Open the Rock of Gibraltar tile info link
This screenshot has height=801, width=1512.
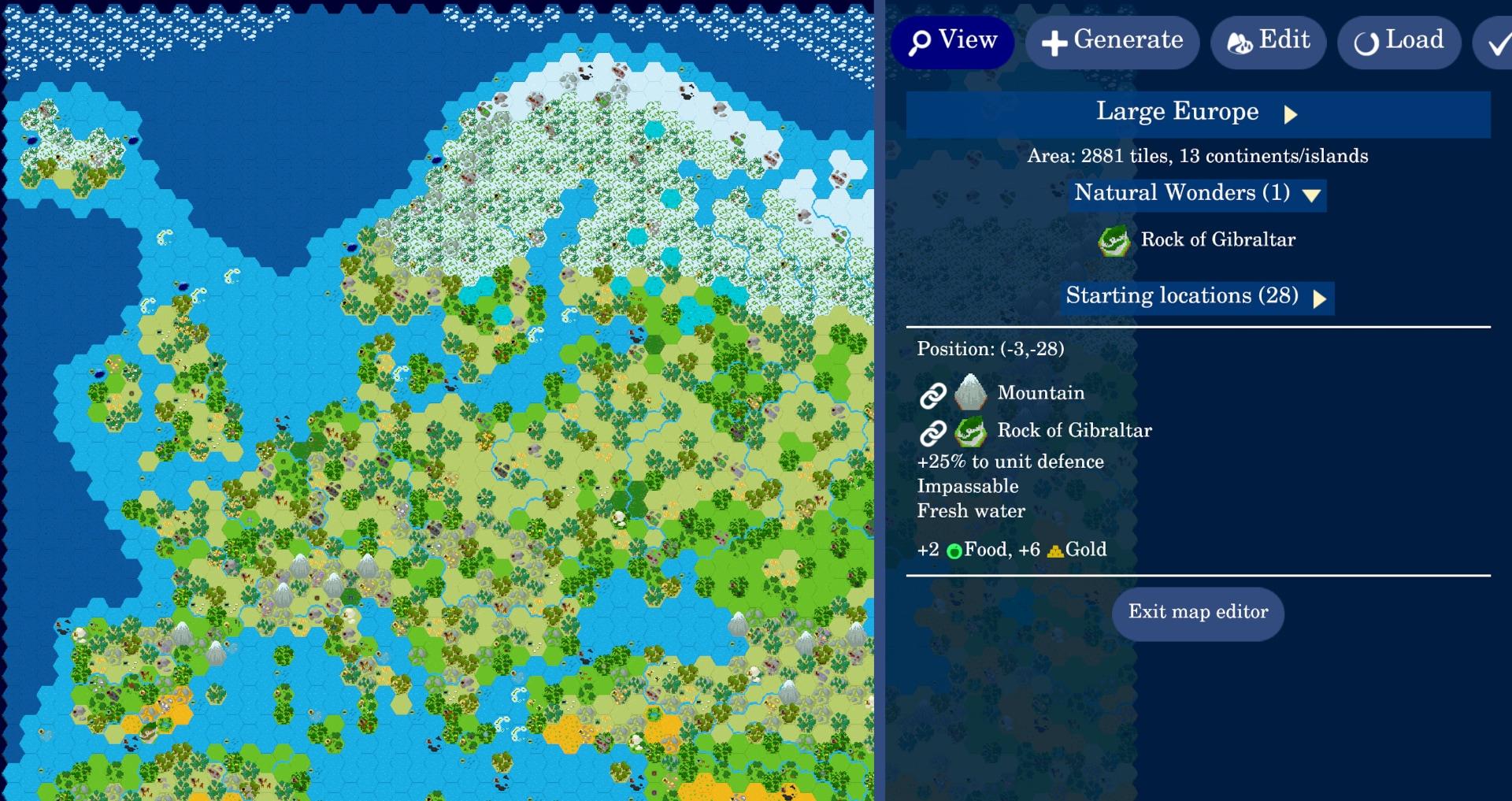coord(934,432)
